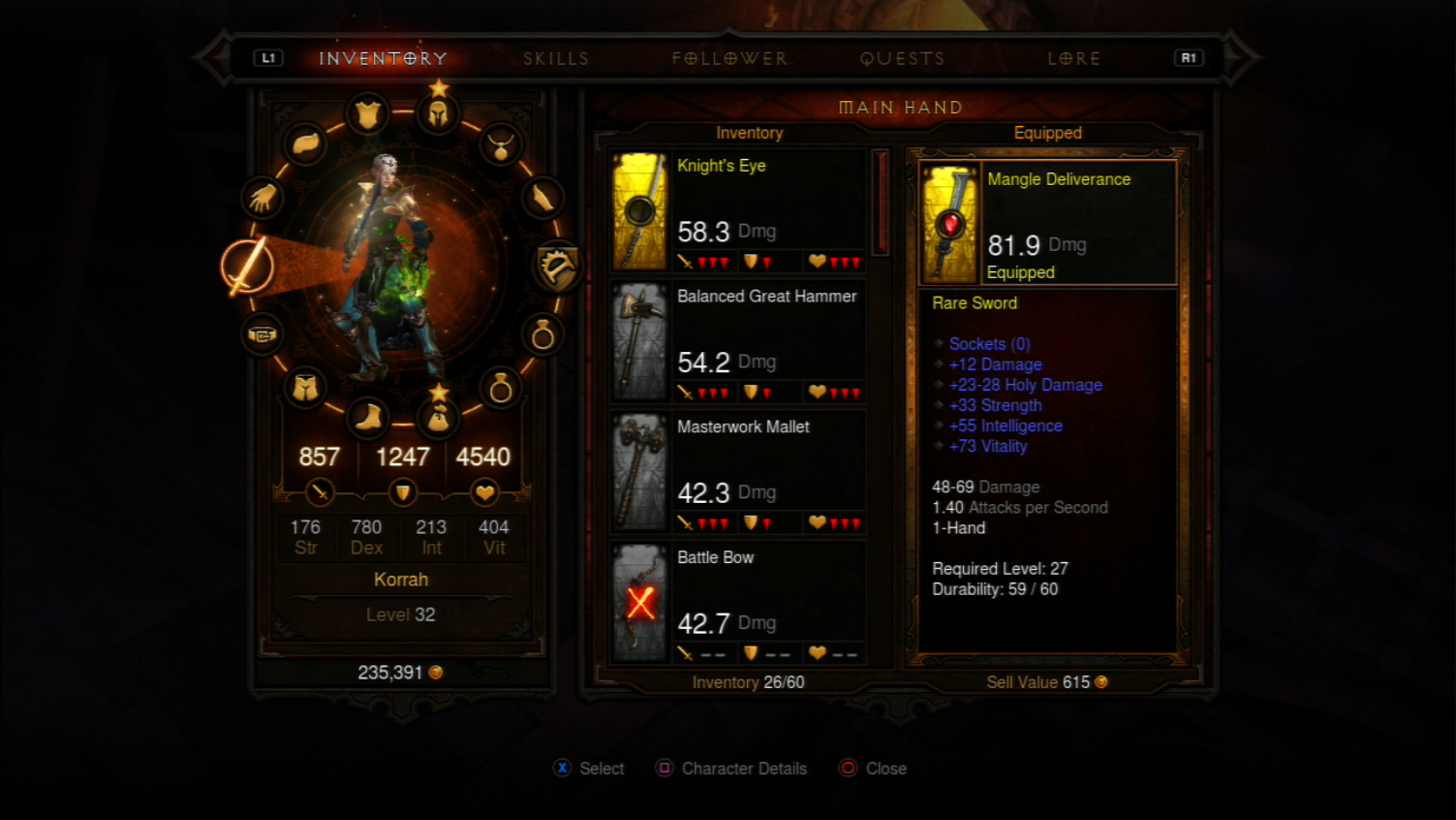Open the gloves equipment slot
1456x820 pixels.
(x=262, y=199)
